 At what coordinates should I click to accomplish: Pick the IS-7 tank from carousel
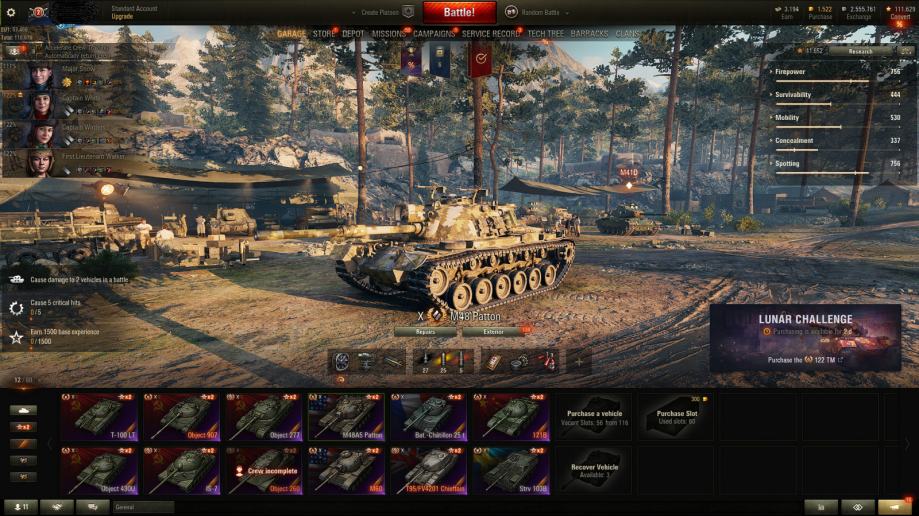tap(181, 470)
